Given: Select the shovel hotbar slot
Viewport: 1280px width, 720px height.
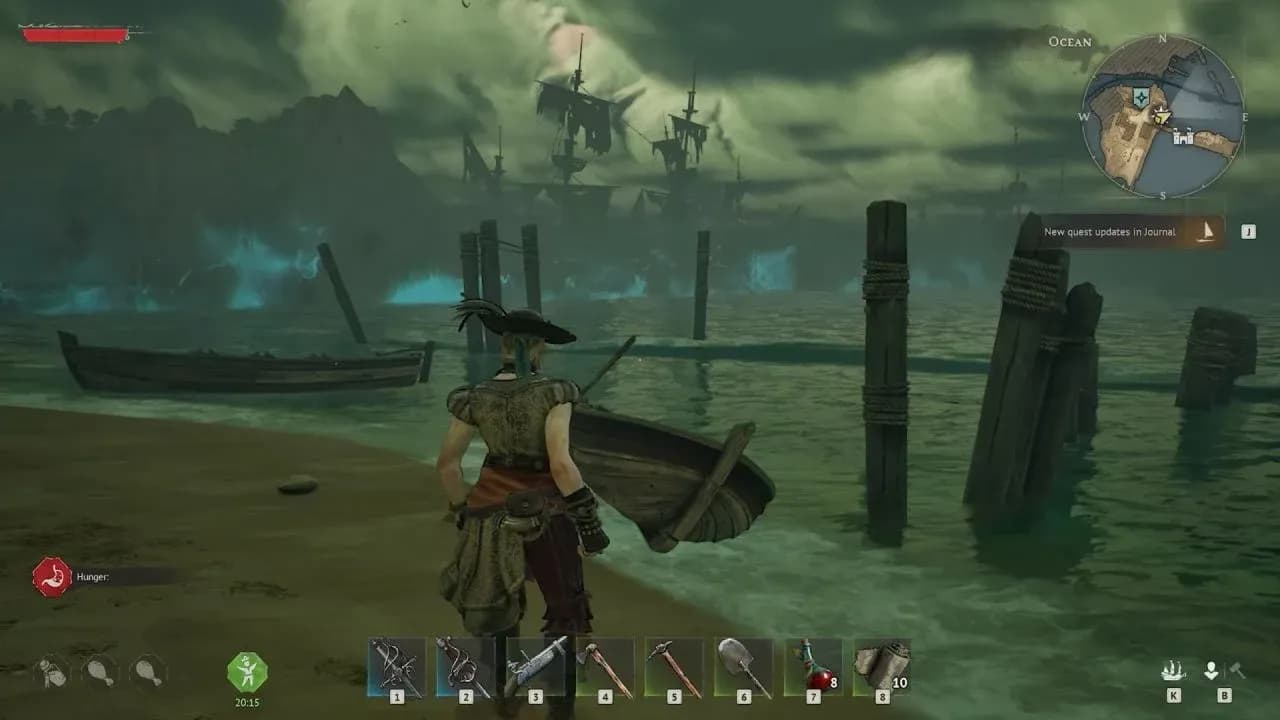Looking at the screenshot, I should pyautogui.click(x=744, y=667).
